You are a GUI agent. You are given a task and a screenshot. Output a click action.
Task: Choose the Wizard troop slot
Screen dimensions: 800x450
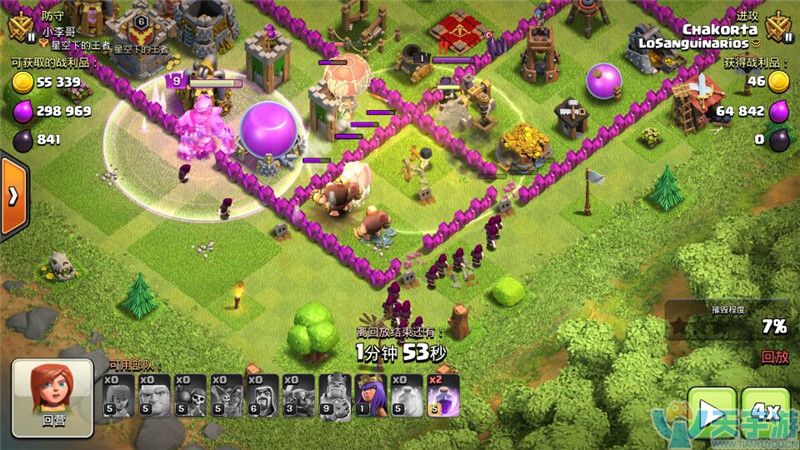(x=262, y=396)
